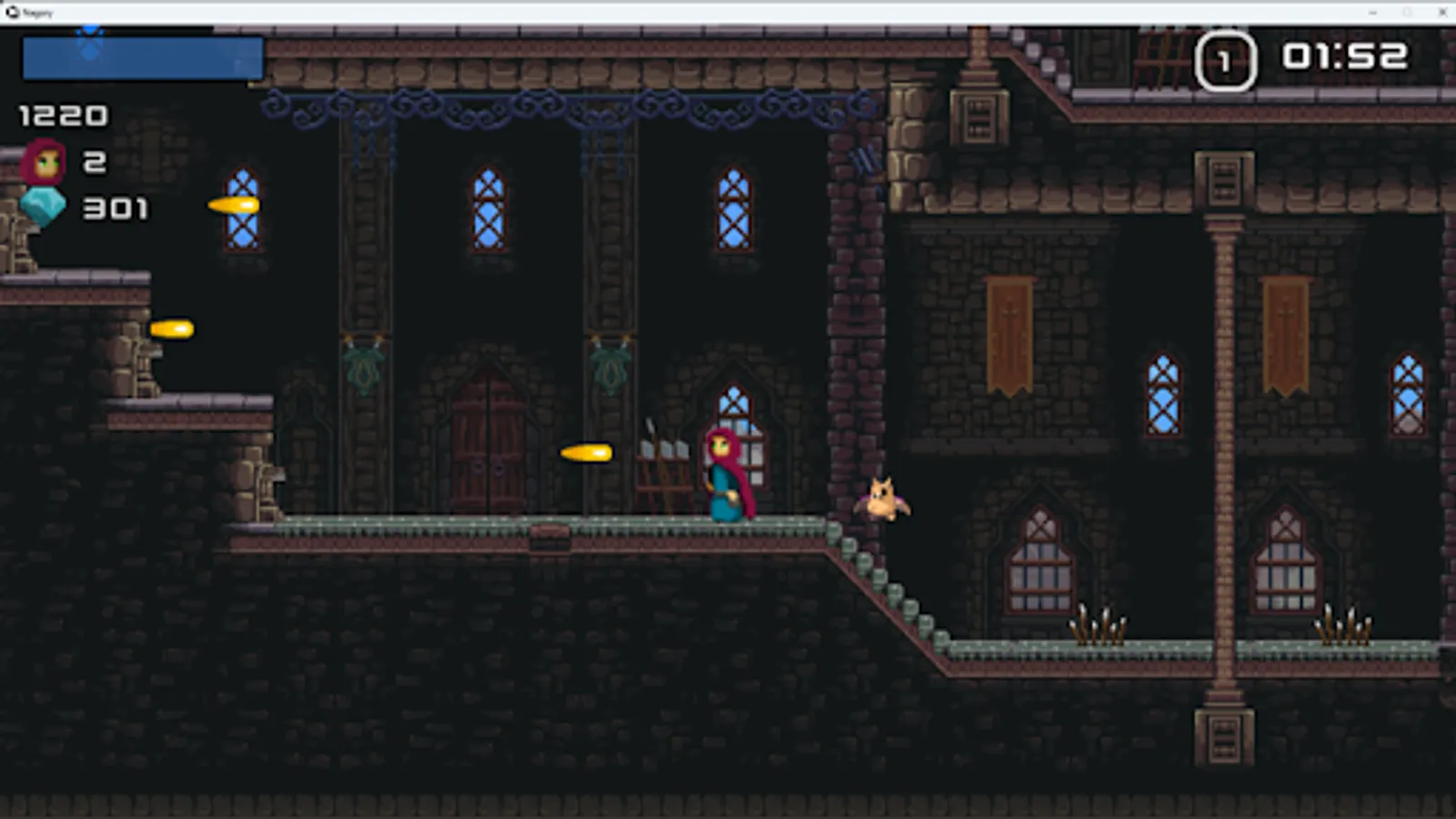The height and width of the screenshot is (819, 1456).
Task: Click the wooden double door in the castle
Action: click(x=488, y=446)
